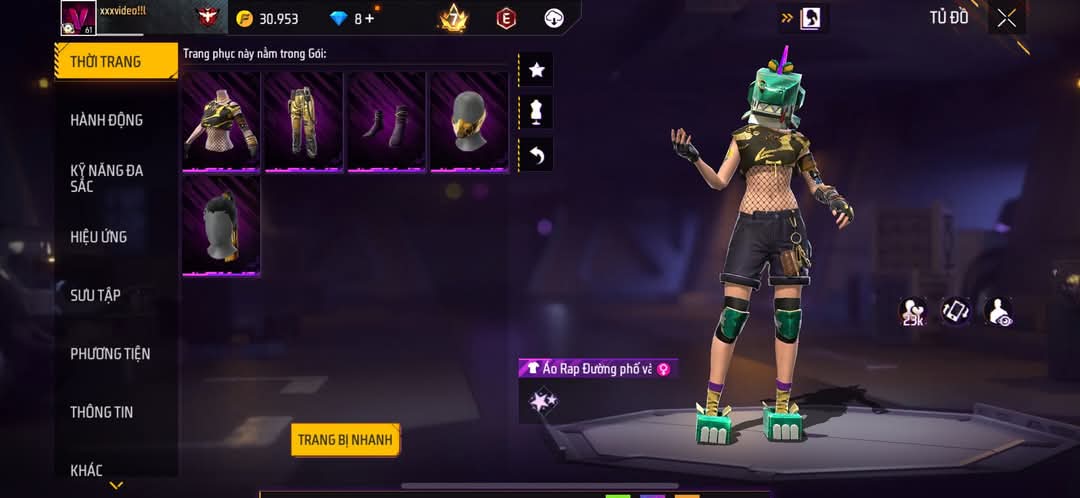Image resolution: width=1080 pixels, height=498 pixels.
Task: Click the star favorites icon
Action: click(x=537, y=70)
